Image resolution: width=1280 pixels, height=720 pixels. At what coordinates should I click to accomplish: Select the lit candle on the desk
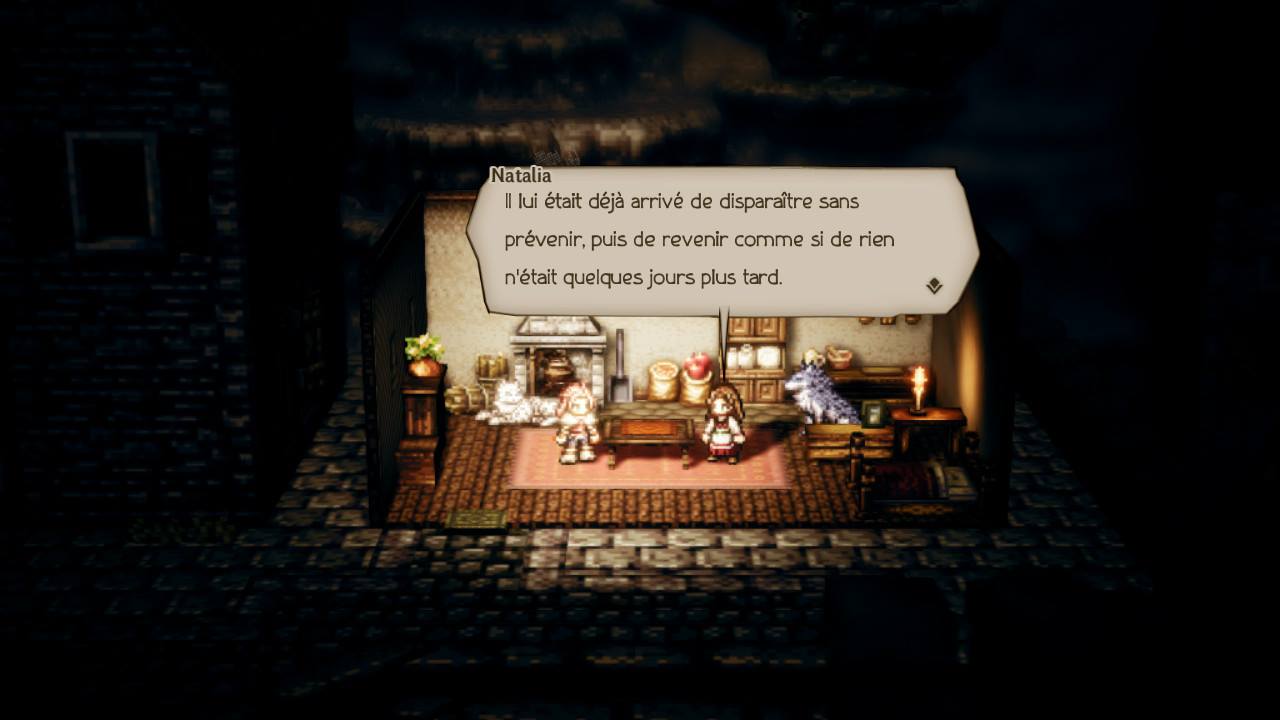click(919, 388)
